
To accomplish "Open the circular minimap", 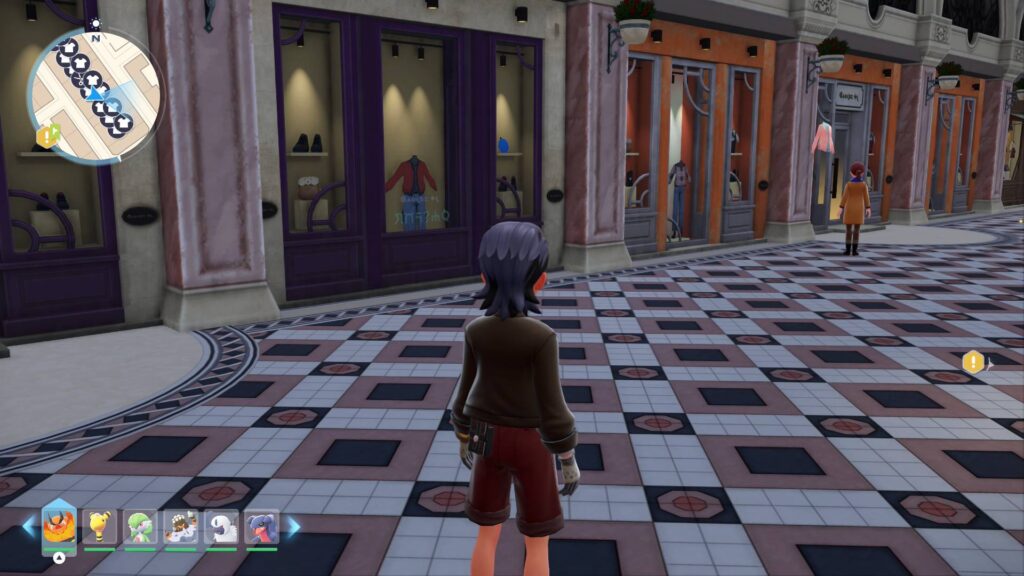I will tap(93, 93).
